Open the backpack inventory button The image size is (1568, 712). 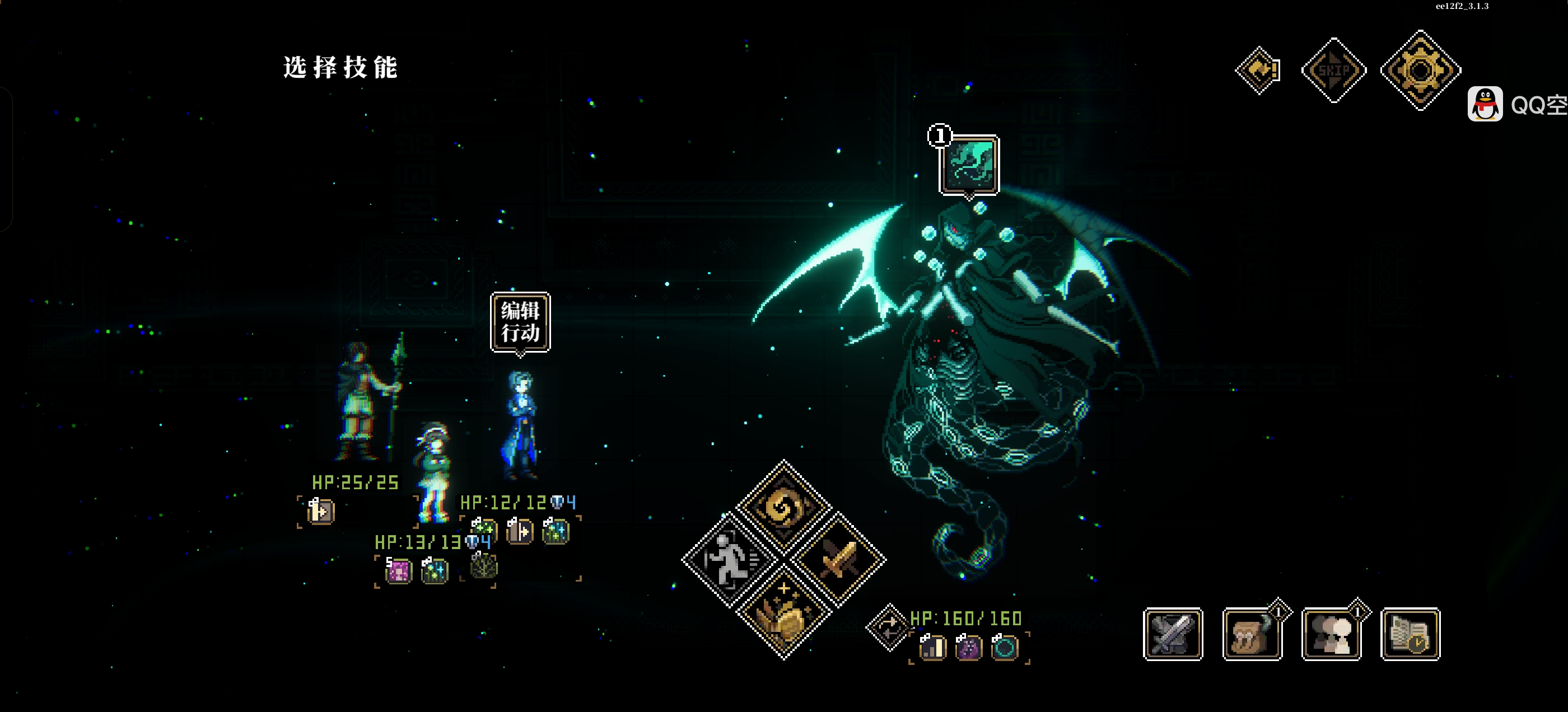[1252, 634]
